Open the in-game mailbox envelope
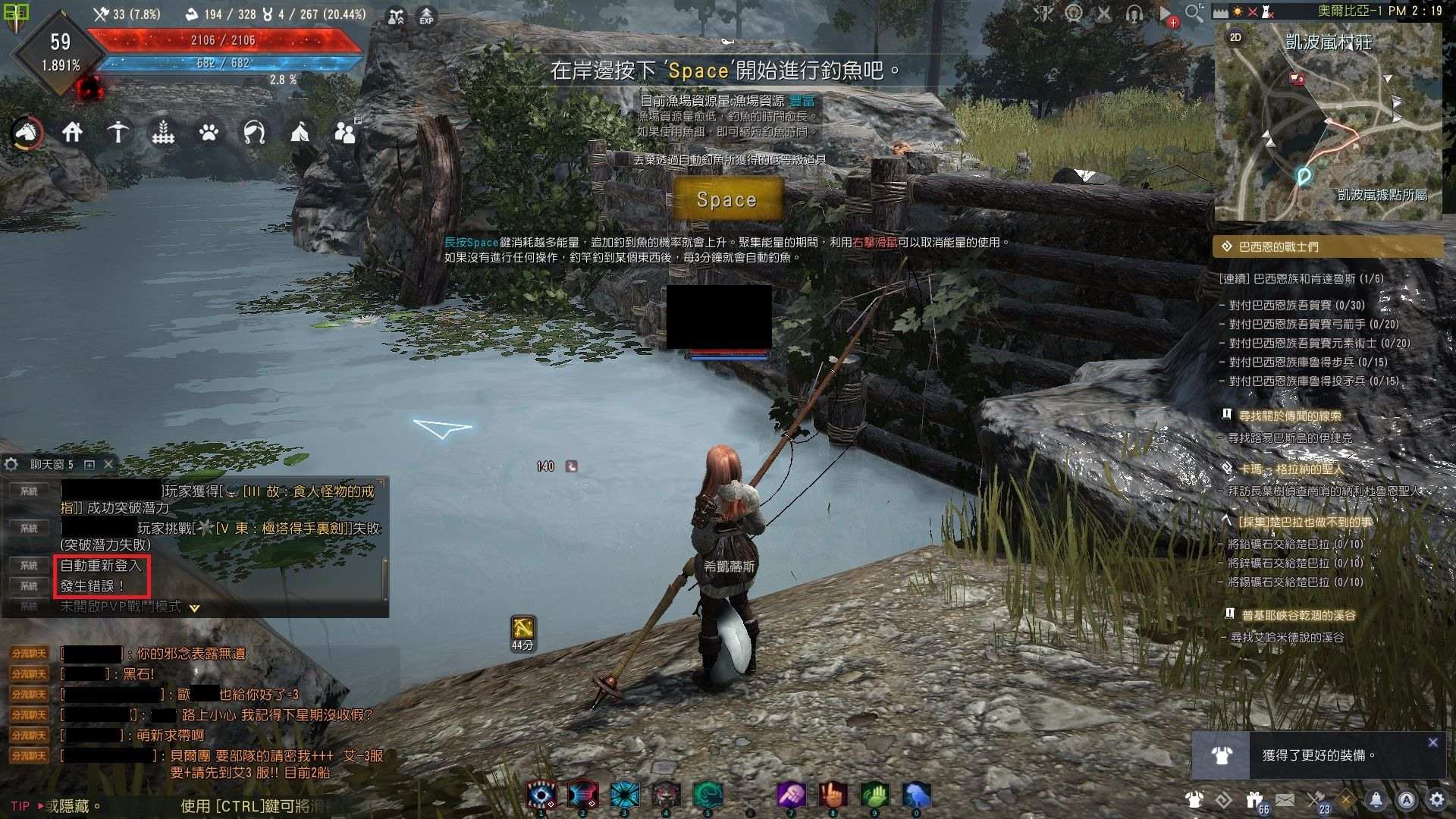 1285,799
